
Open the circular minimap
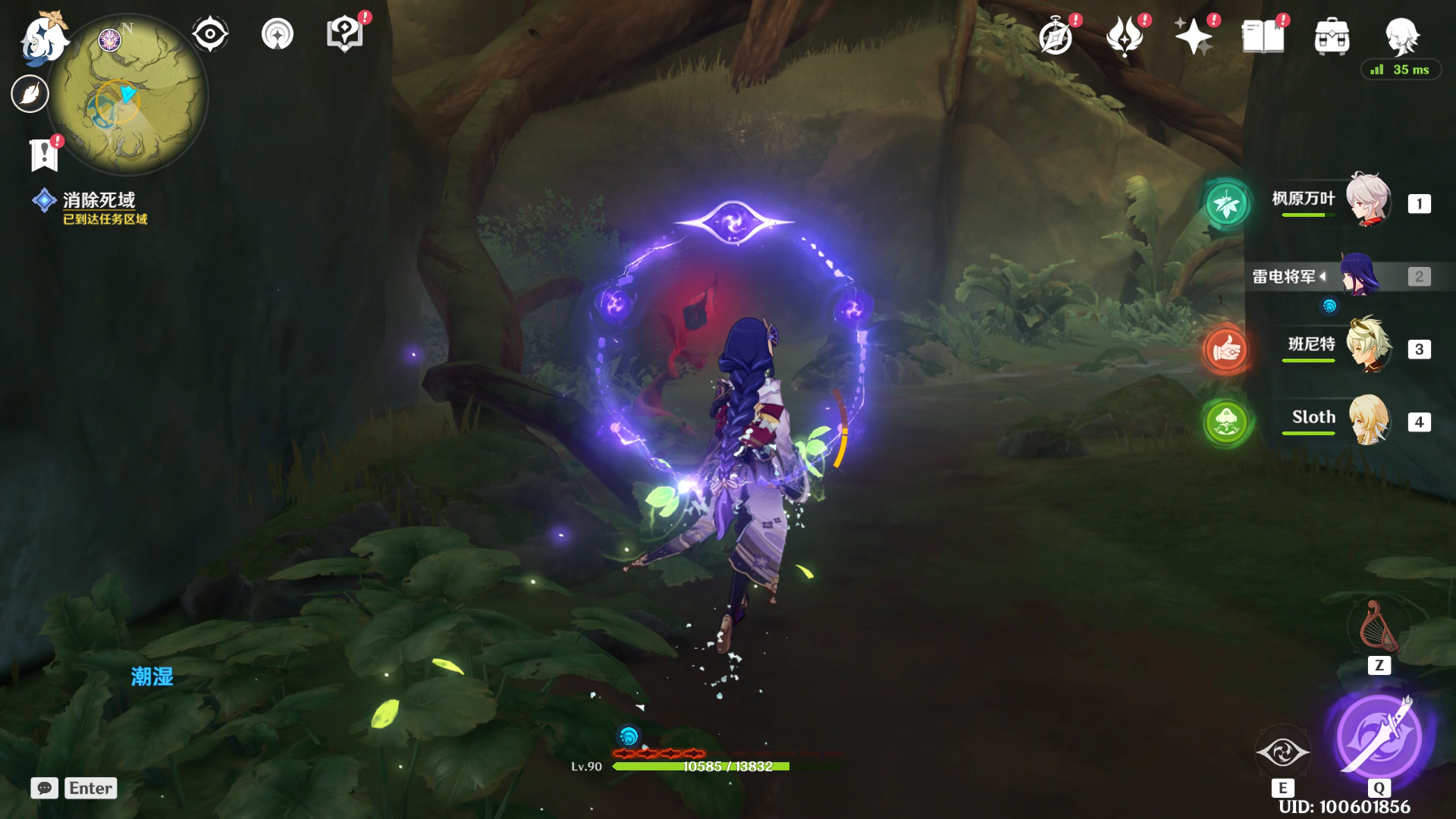tap(127, 96)
